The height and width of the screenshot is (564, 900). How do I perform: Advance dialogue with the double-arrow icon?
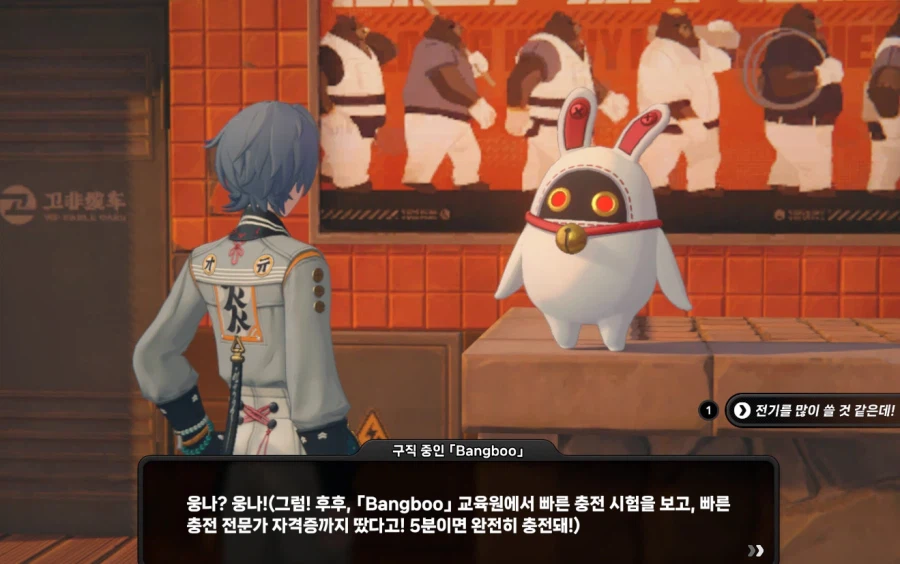click(756, 549)
